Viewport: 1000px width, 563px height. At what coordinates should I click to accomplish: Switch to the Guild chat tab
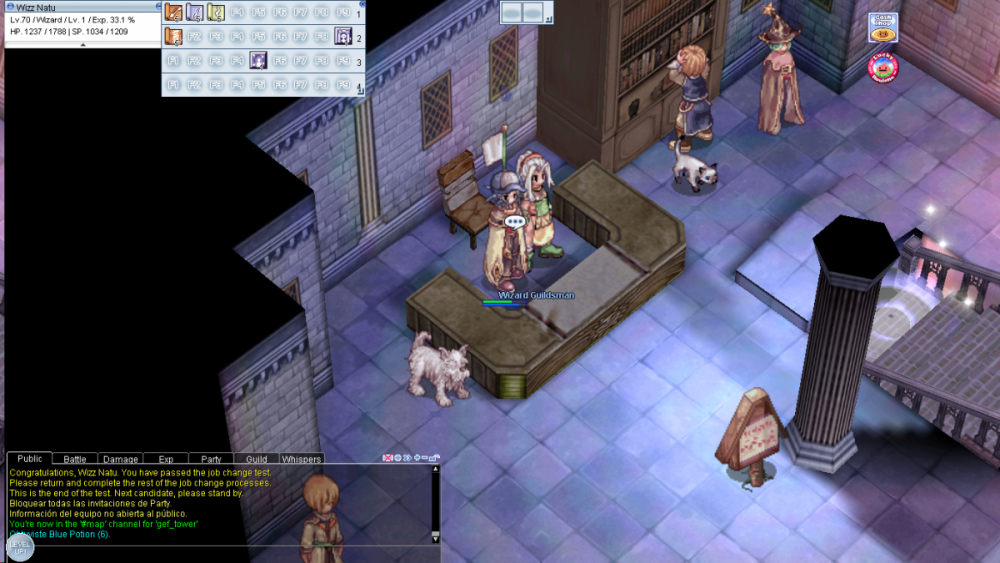click(x=256, y=460)
